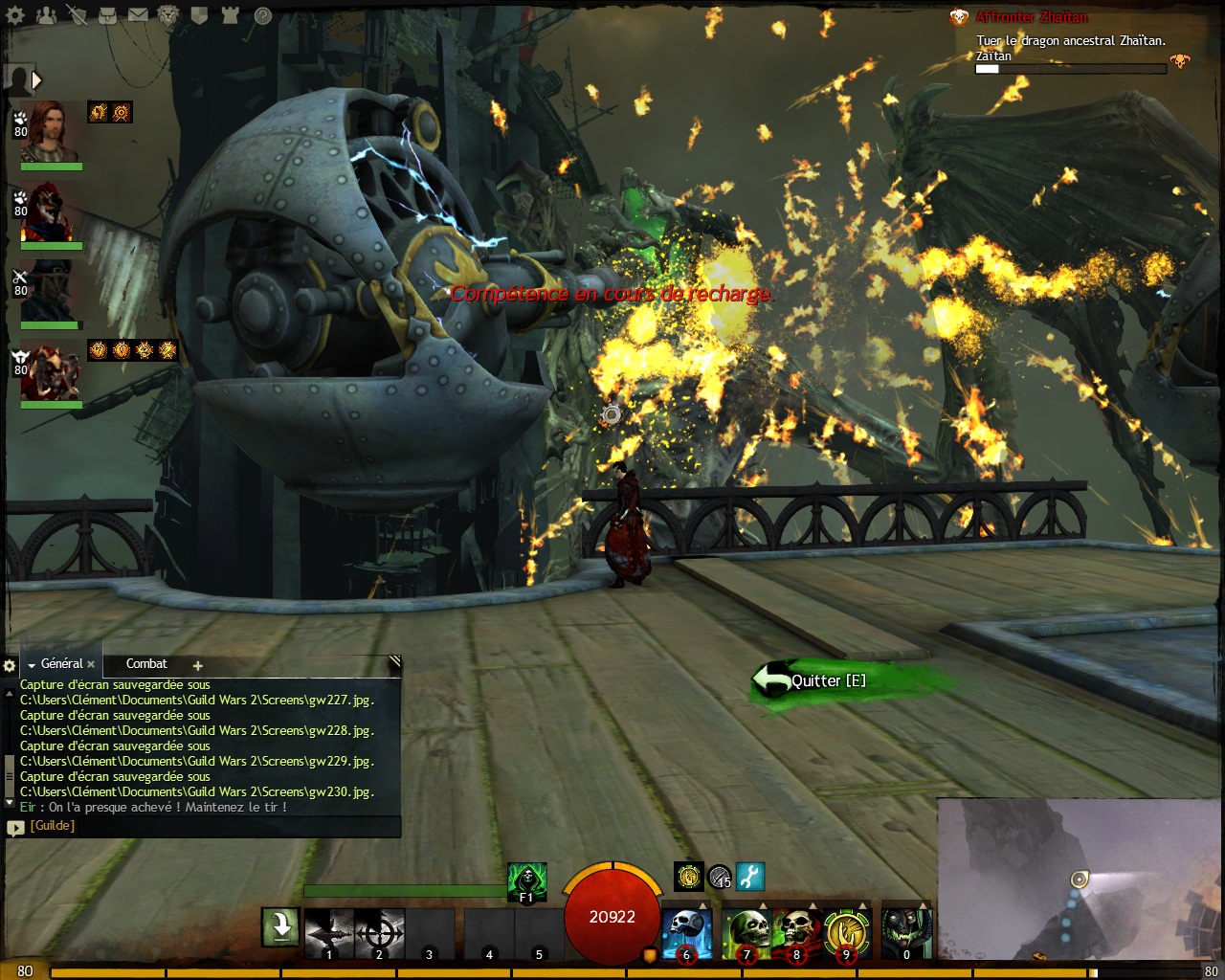
Task: Open the mail envelope icon
Action: coord(139,15)
